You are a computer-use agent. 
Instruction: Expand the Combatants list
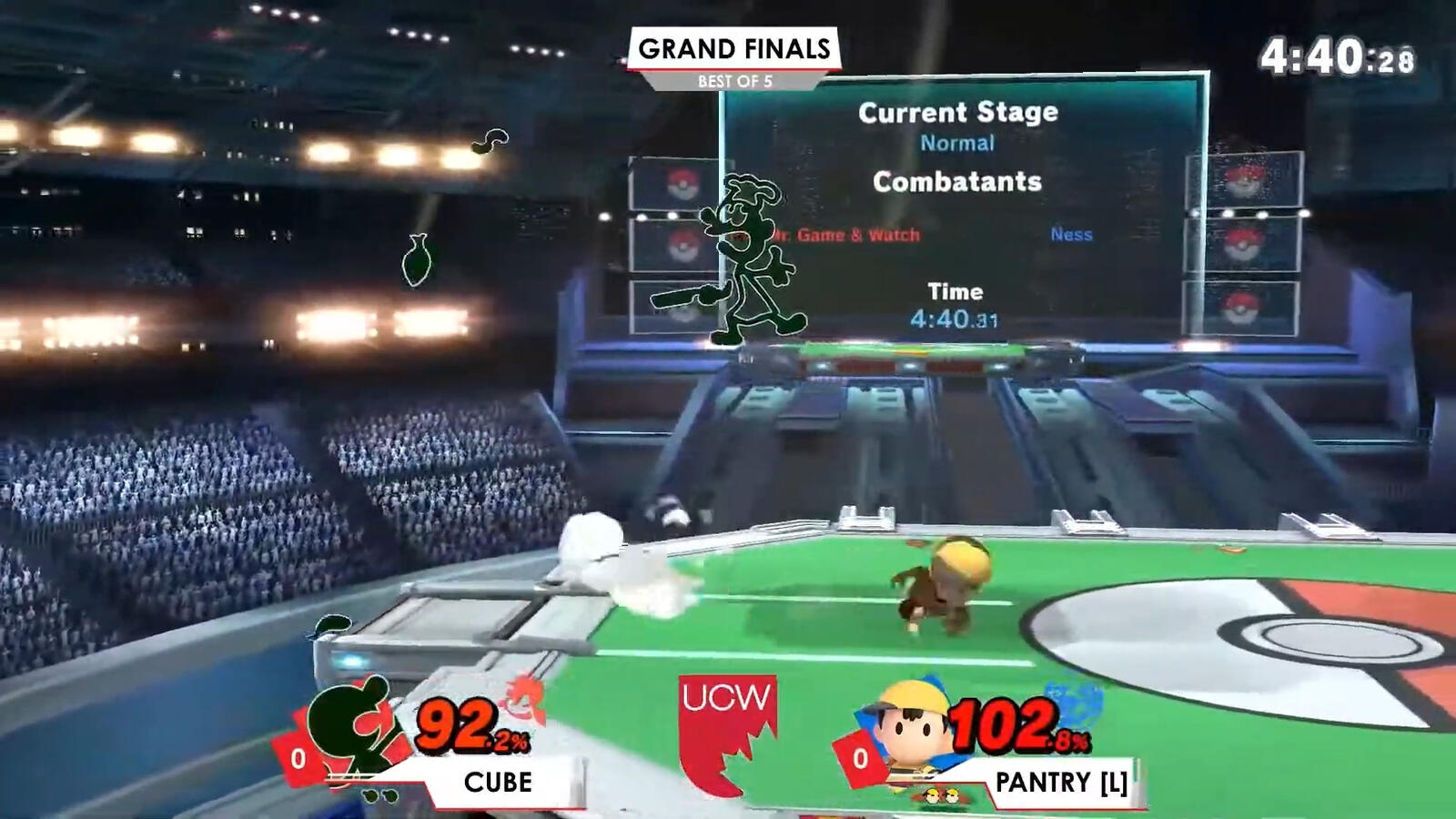955,182
